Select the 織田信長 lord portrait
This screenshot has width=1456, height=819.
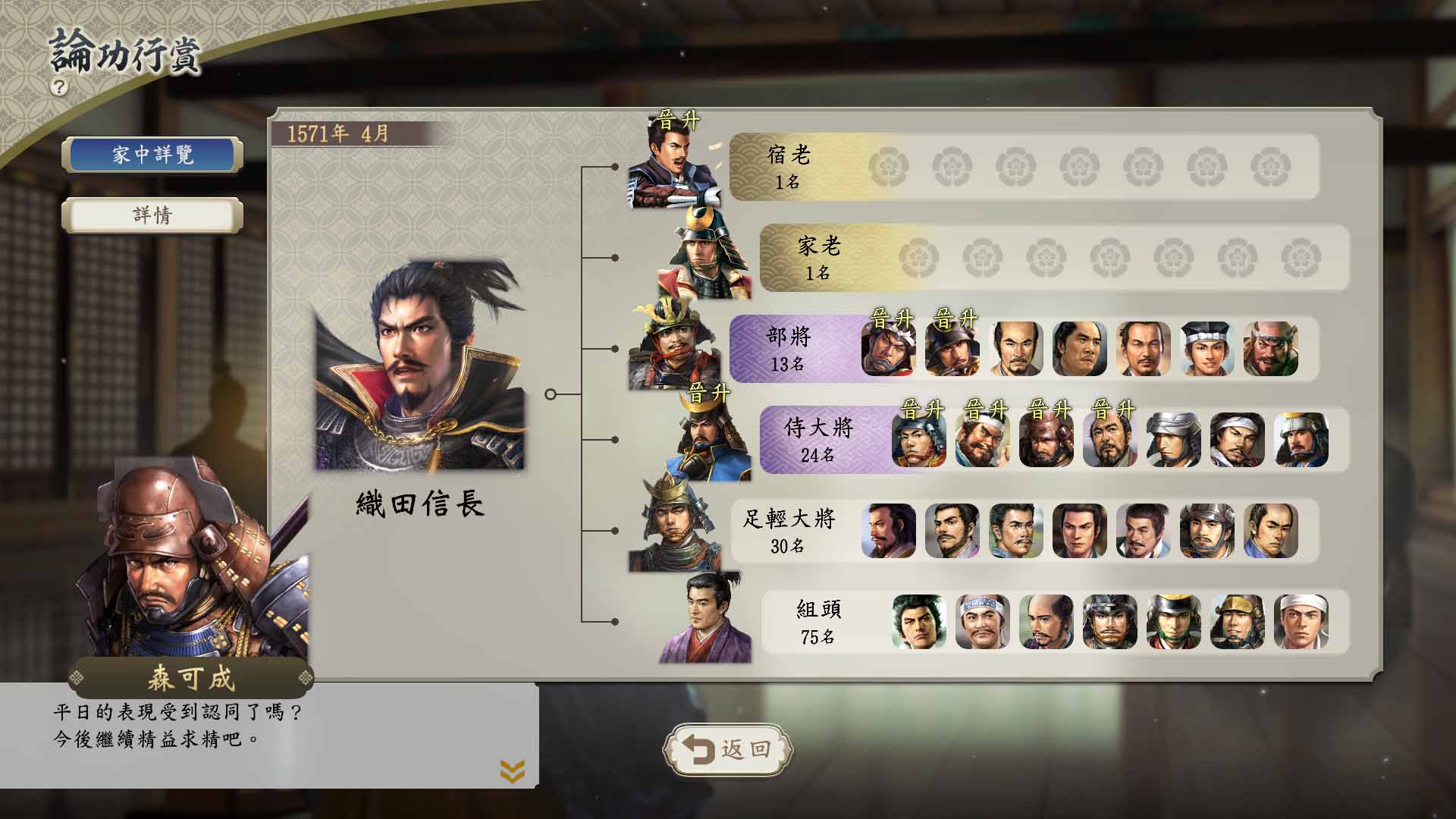pos(419,366)
